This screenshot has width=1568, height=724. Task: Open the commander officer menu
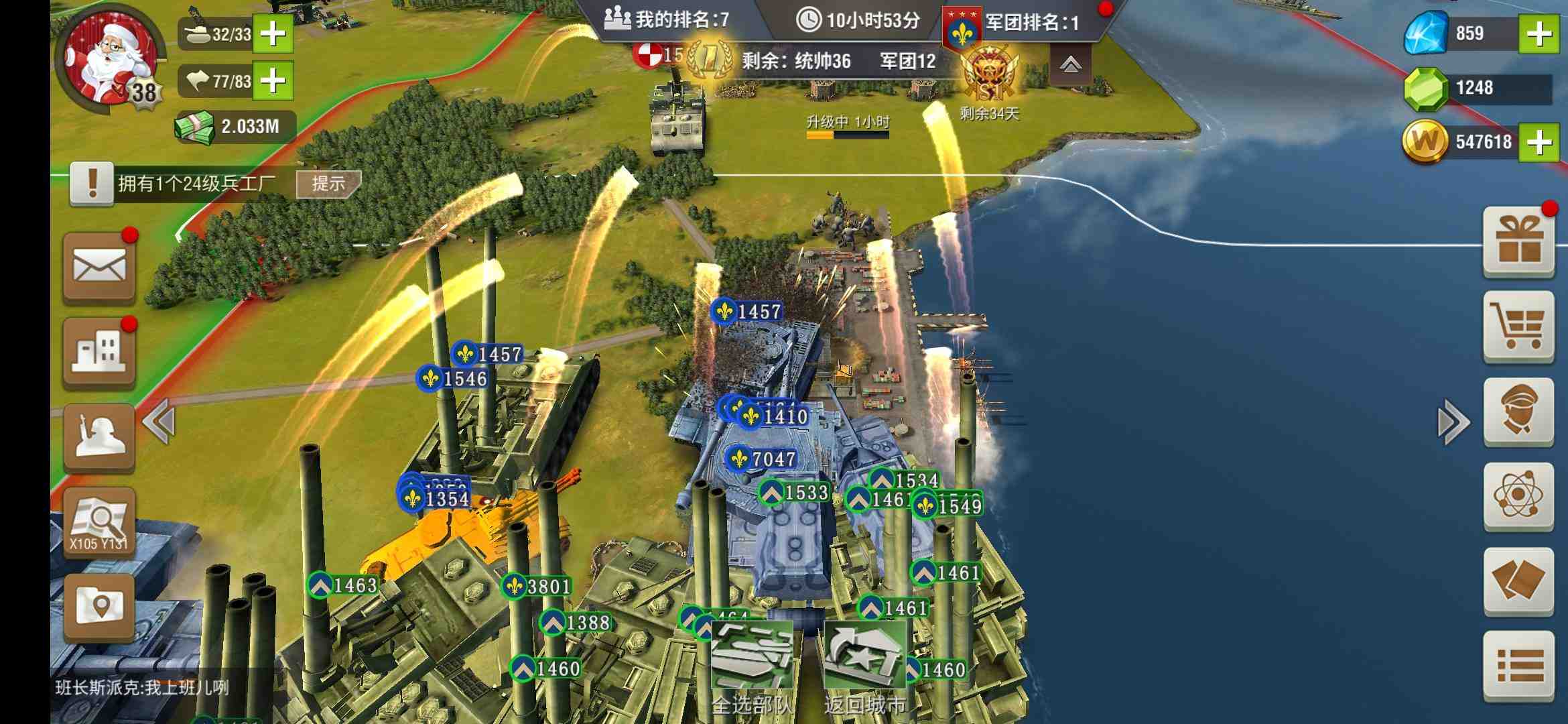[x=1518, y=412]
